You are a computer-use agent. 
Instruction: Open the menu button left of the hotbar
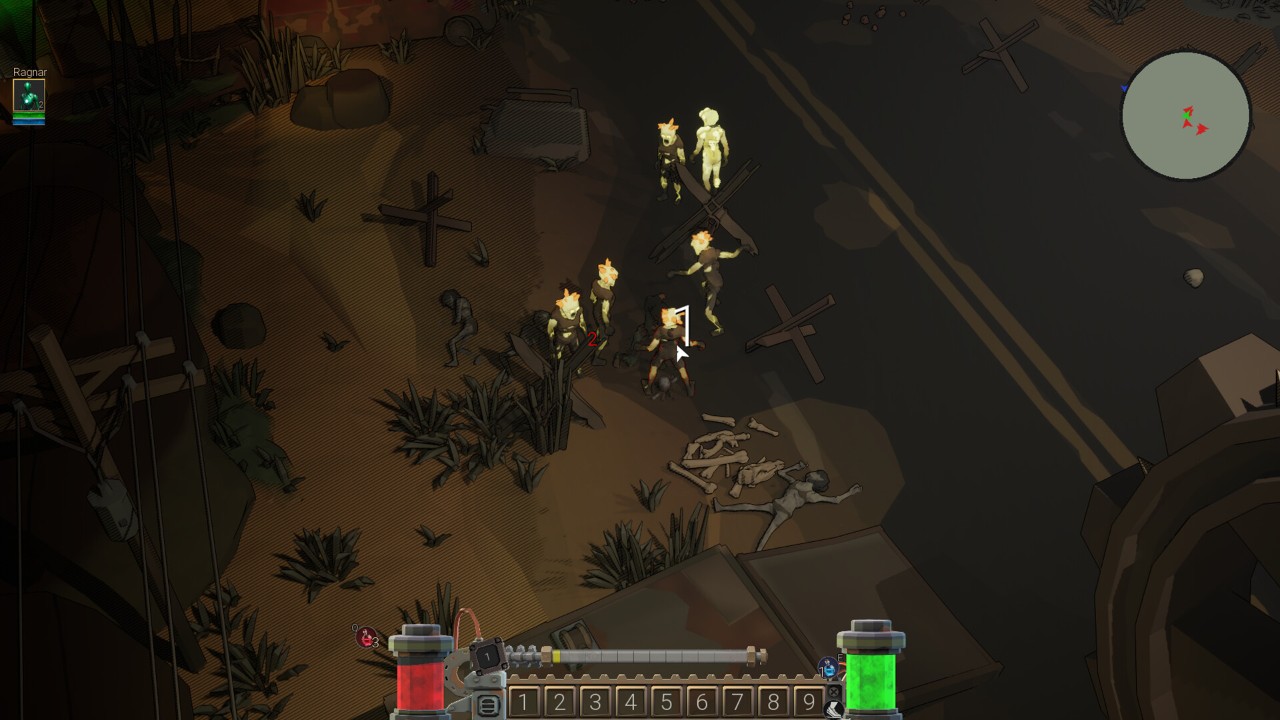488,706
